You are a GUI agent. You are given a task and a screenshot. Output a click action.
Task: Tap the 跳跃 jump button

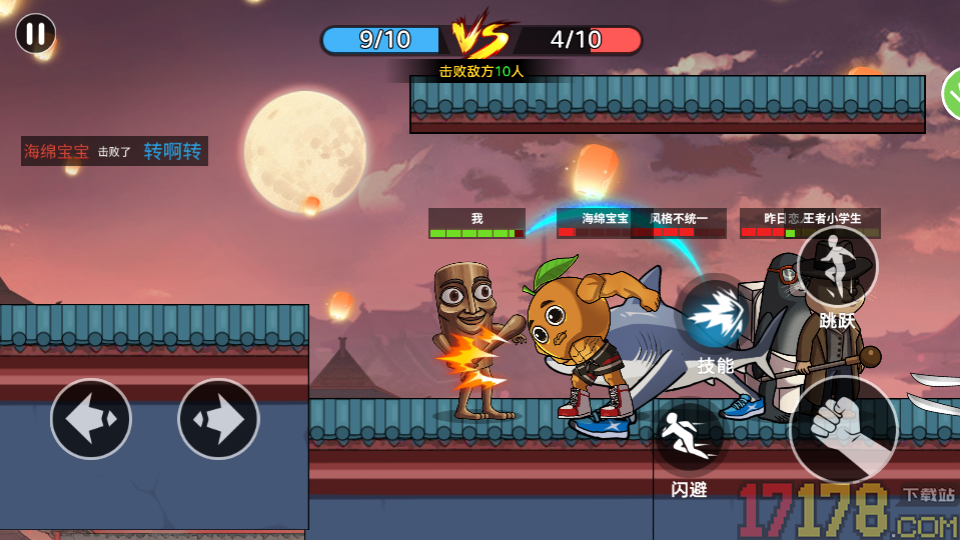pos(837,268)
